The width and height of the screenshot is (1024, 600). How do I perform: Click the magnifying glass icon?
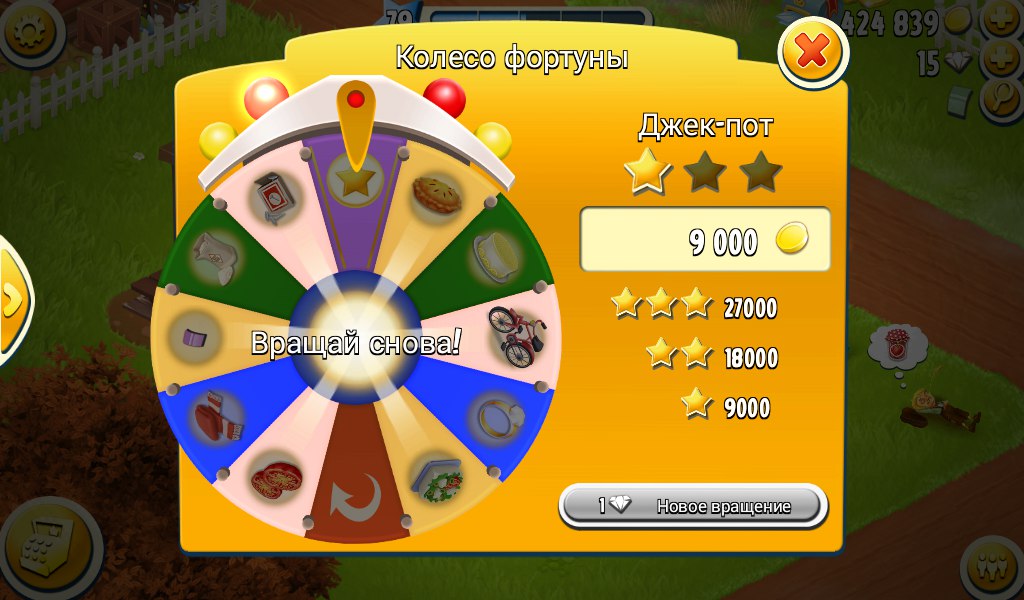1001,99
